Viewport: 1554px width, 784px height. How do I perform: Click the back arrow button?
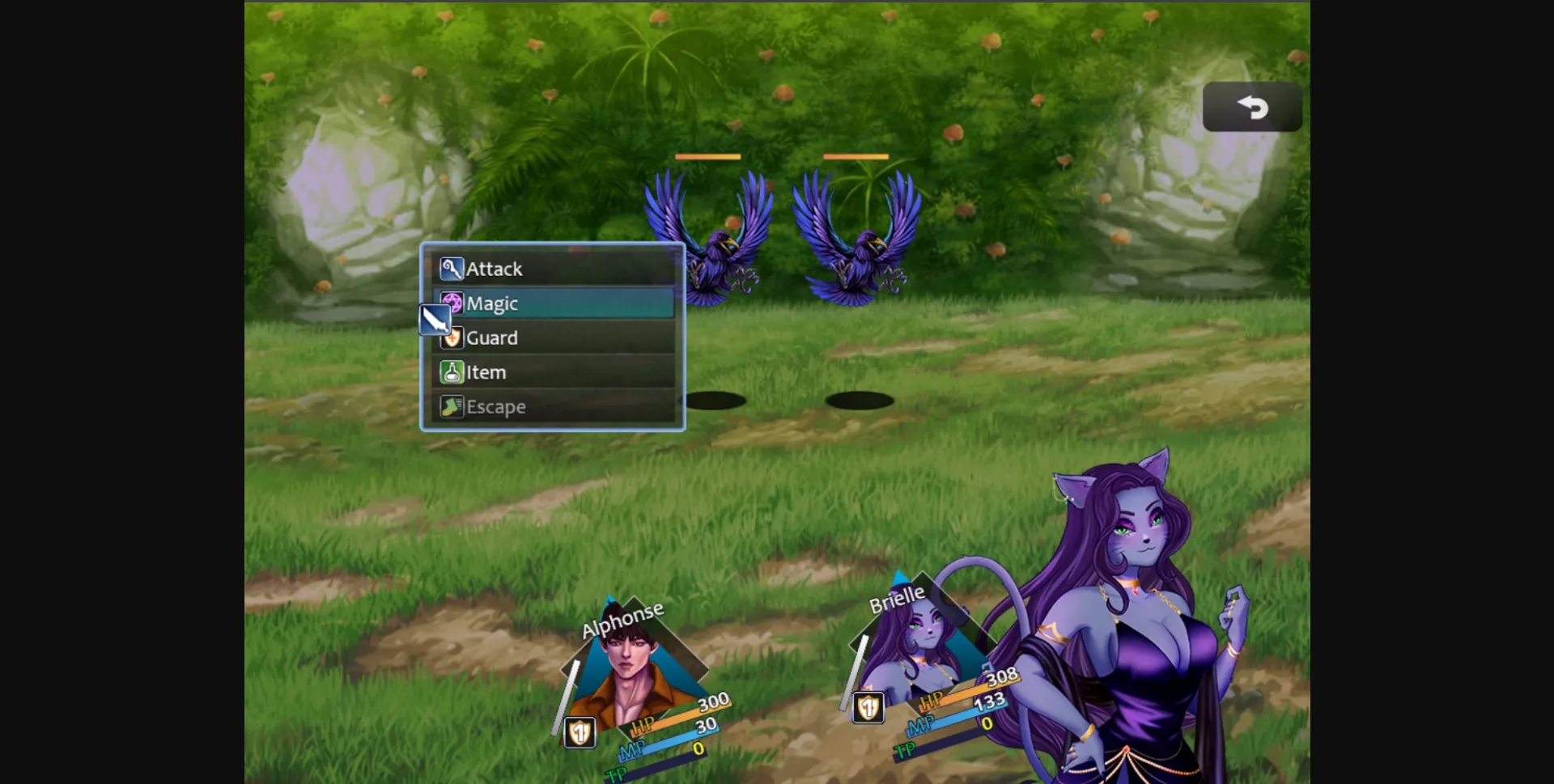[1252, 107]
